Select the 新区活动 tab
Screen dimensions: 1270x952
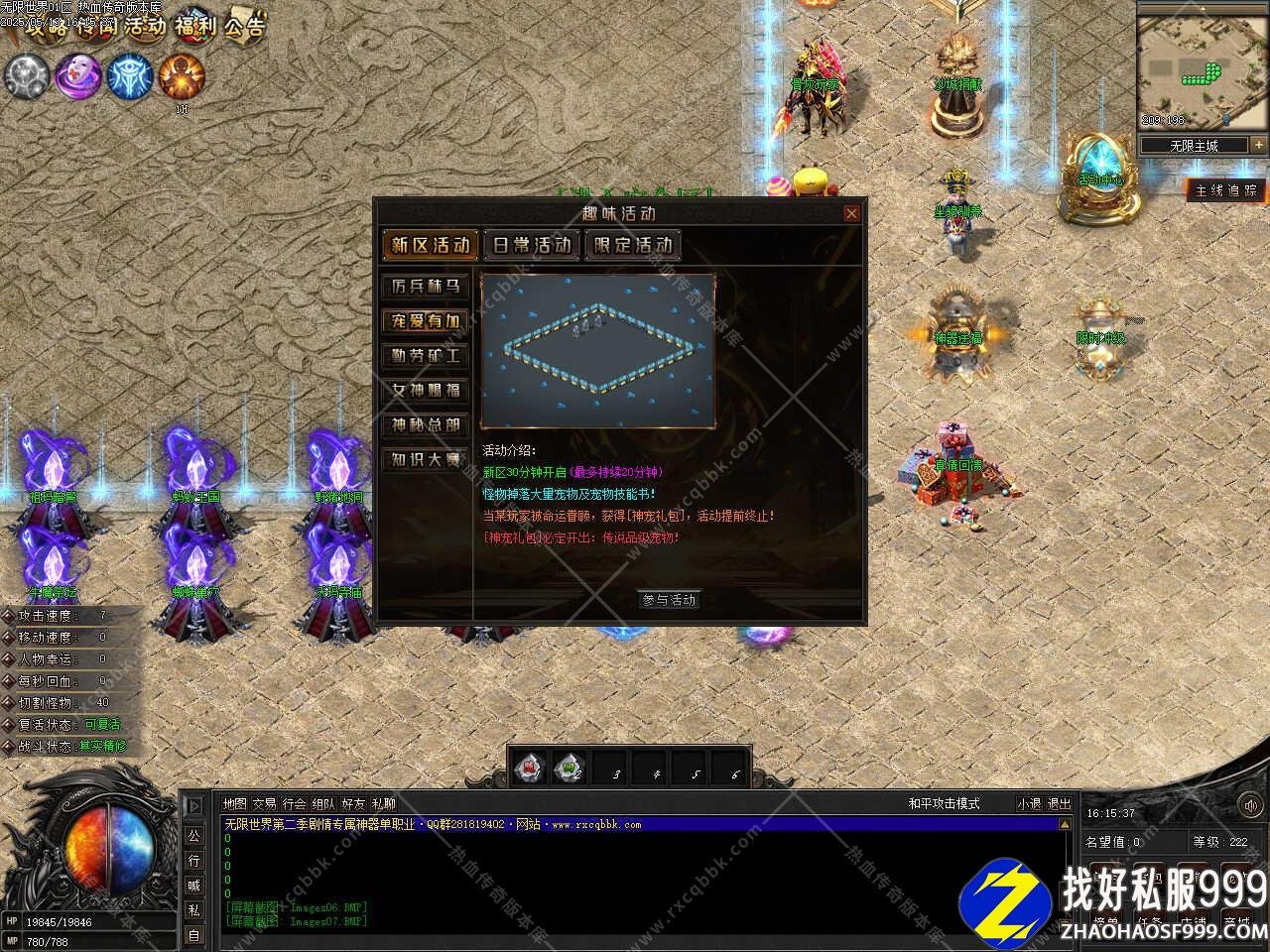point(430,245)
